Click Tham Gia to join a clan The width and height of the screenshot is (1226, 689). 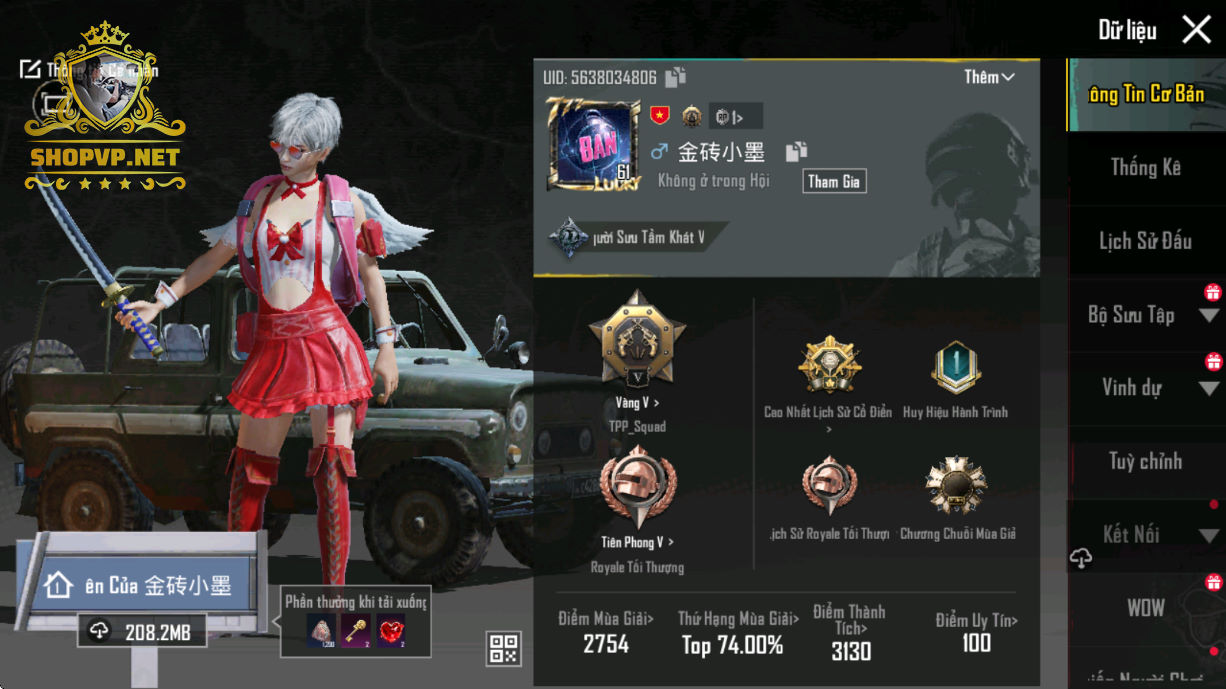click(833, 181)
